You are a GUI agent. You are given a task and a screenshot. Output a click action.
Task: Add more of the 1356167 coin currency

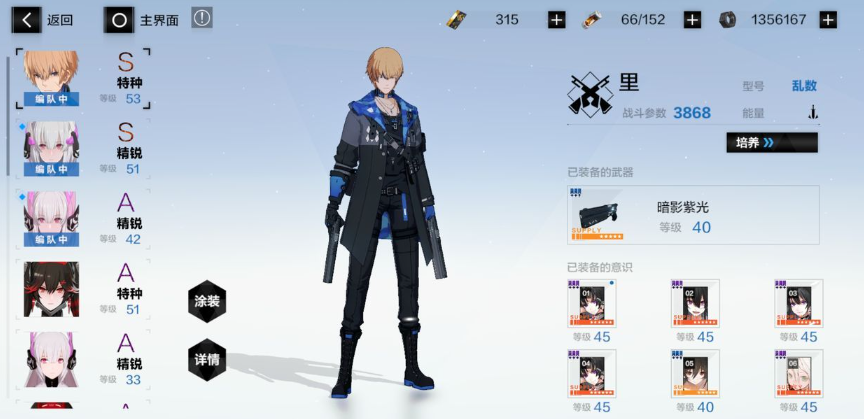(x=828, y=20)
